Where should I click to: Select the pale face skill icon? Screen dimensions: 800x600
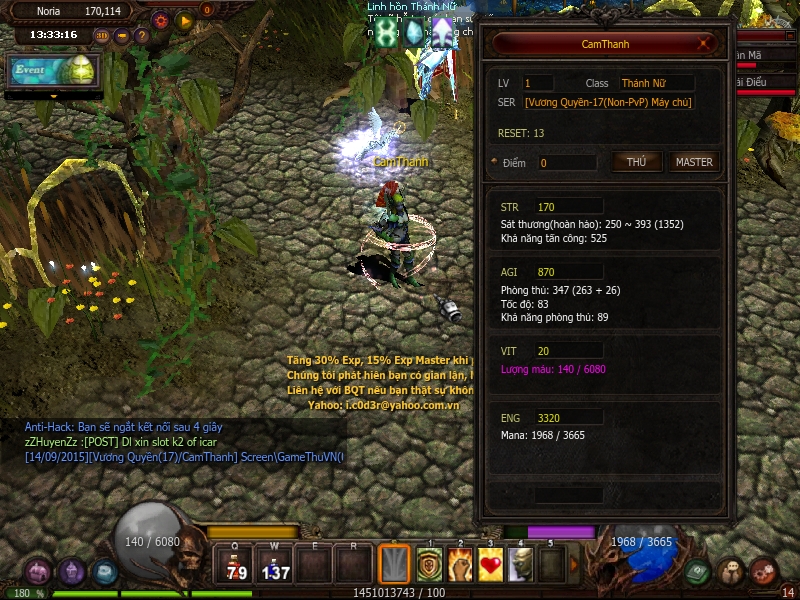pos(520,564)
